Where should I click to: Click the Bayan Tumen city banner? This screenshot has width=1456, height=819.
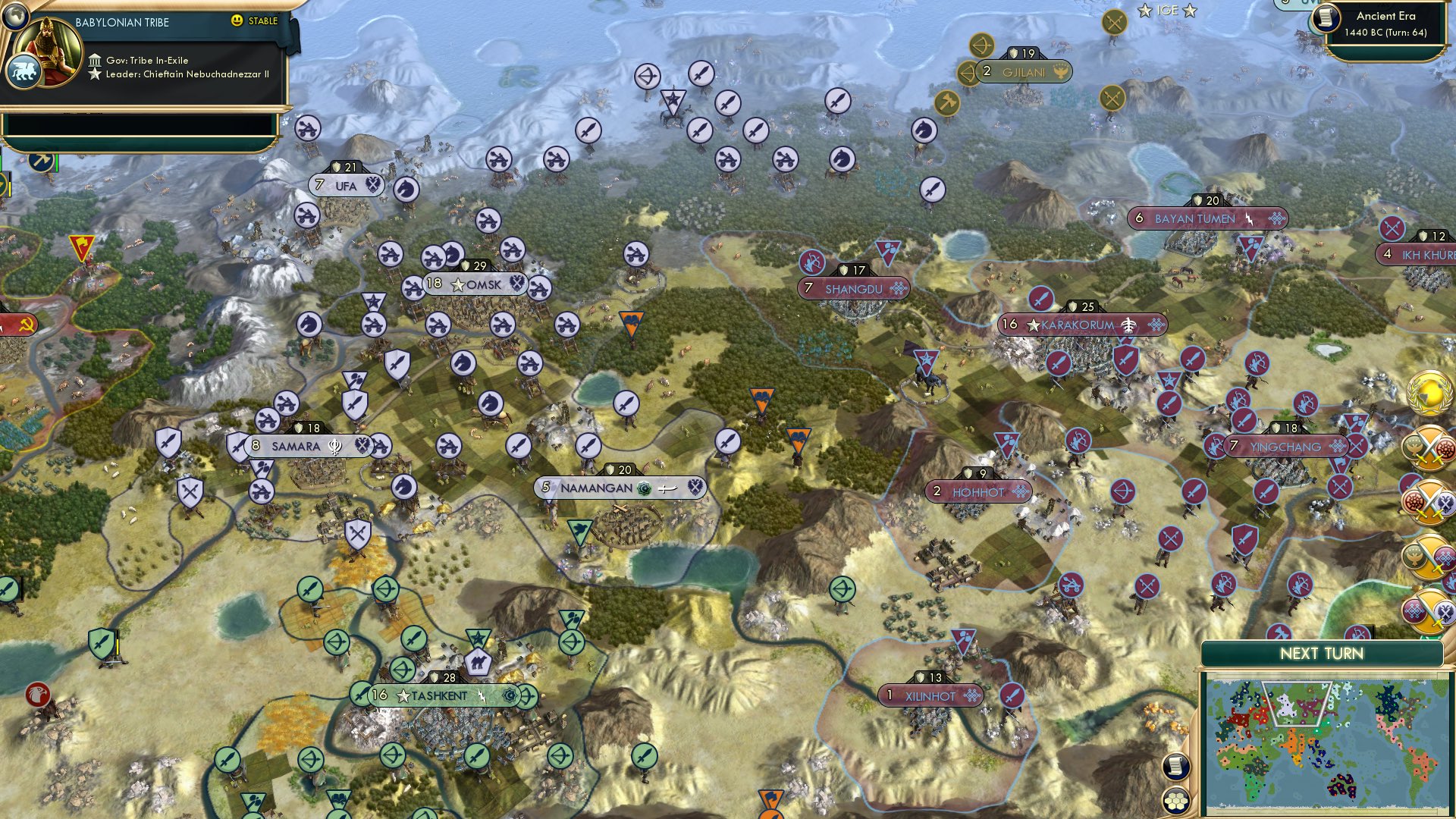point(1196,218)
